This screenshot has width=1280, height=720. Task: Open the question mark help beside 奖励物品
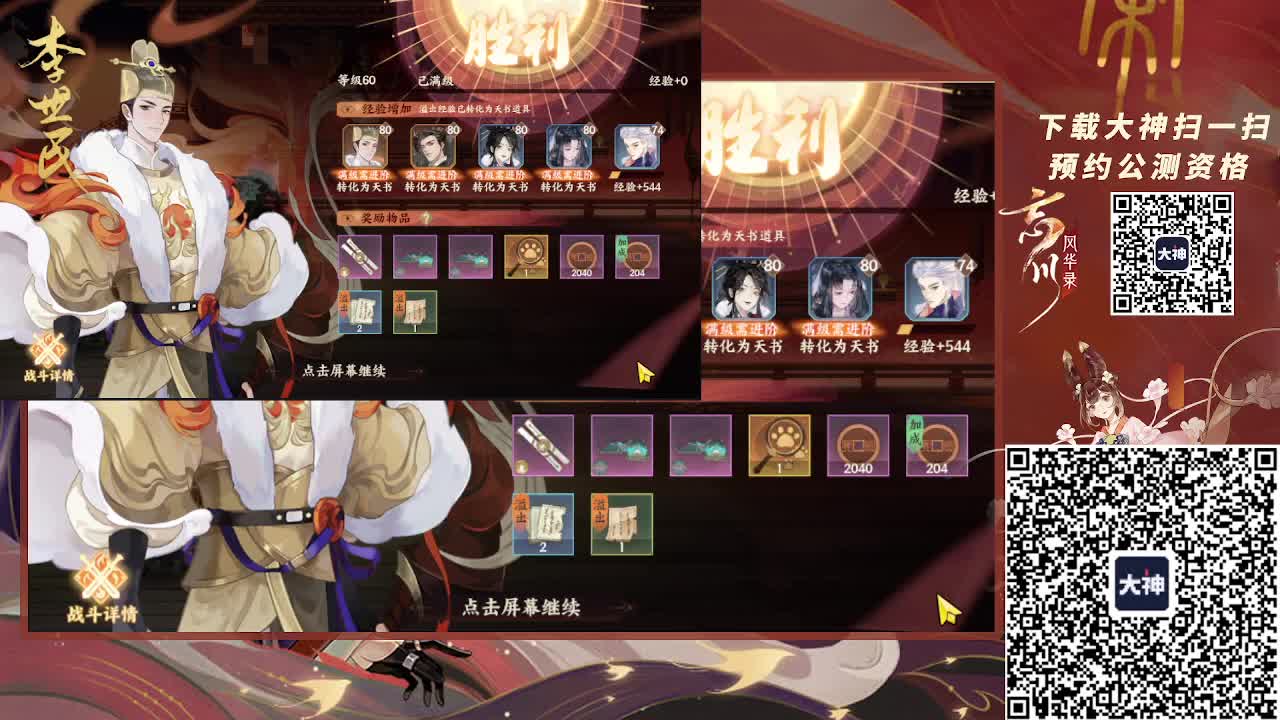tap(426, 217)
